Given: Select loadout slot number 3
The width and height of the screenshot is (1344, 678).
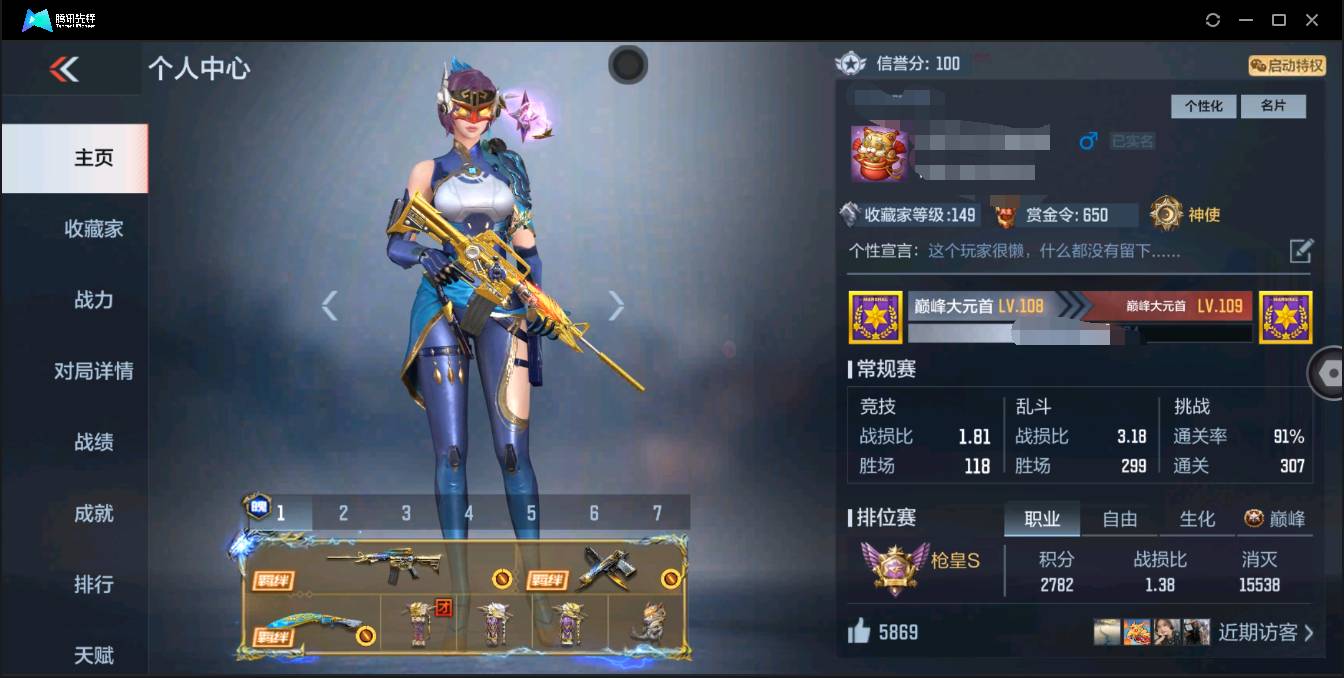Looking at the screenshot, I should point(406,513).
